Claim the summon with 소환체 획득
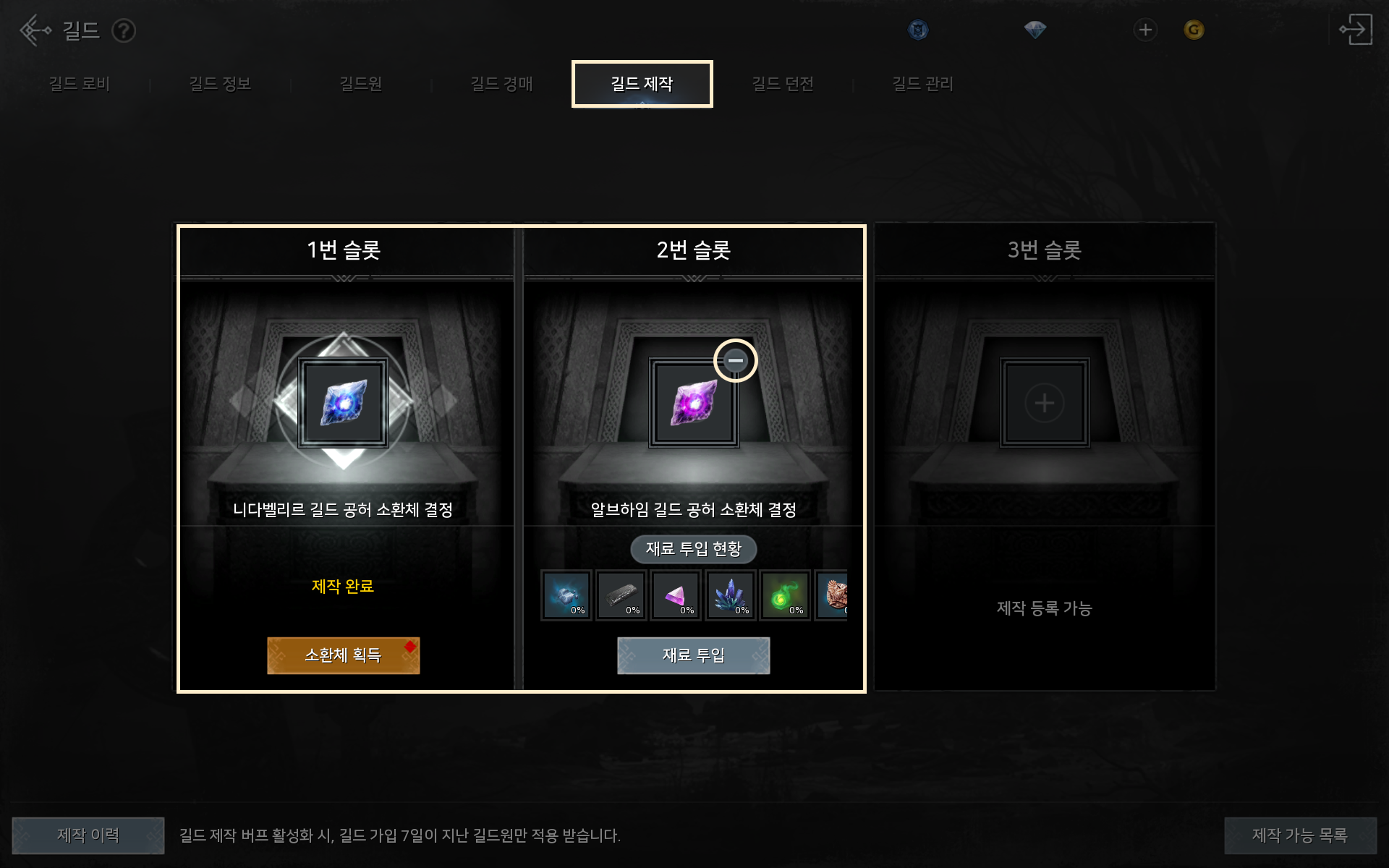 [343, 655]
